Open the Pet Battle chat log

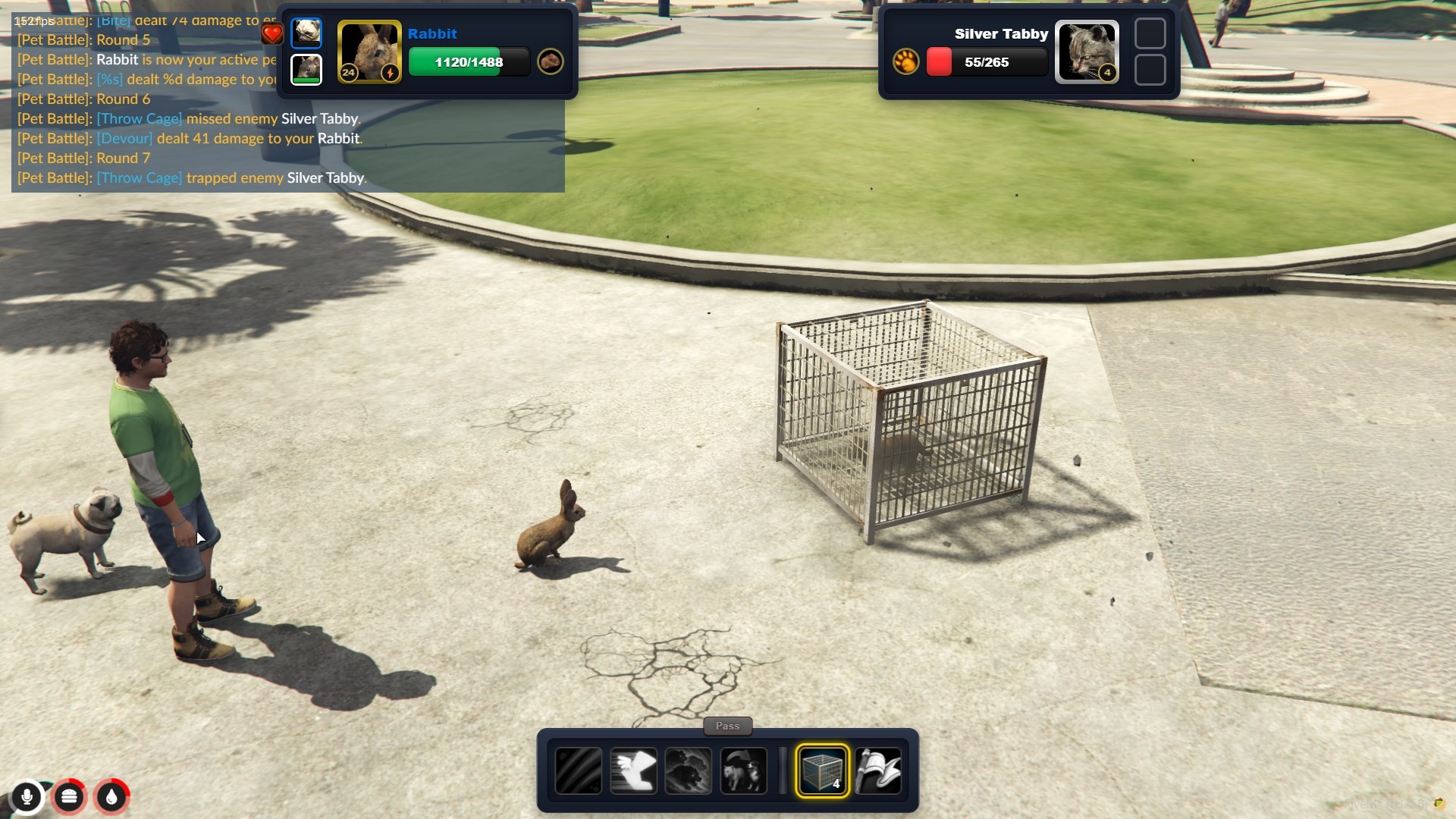(x=288, y=106)
